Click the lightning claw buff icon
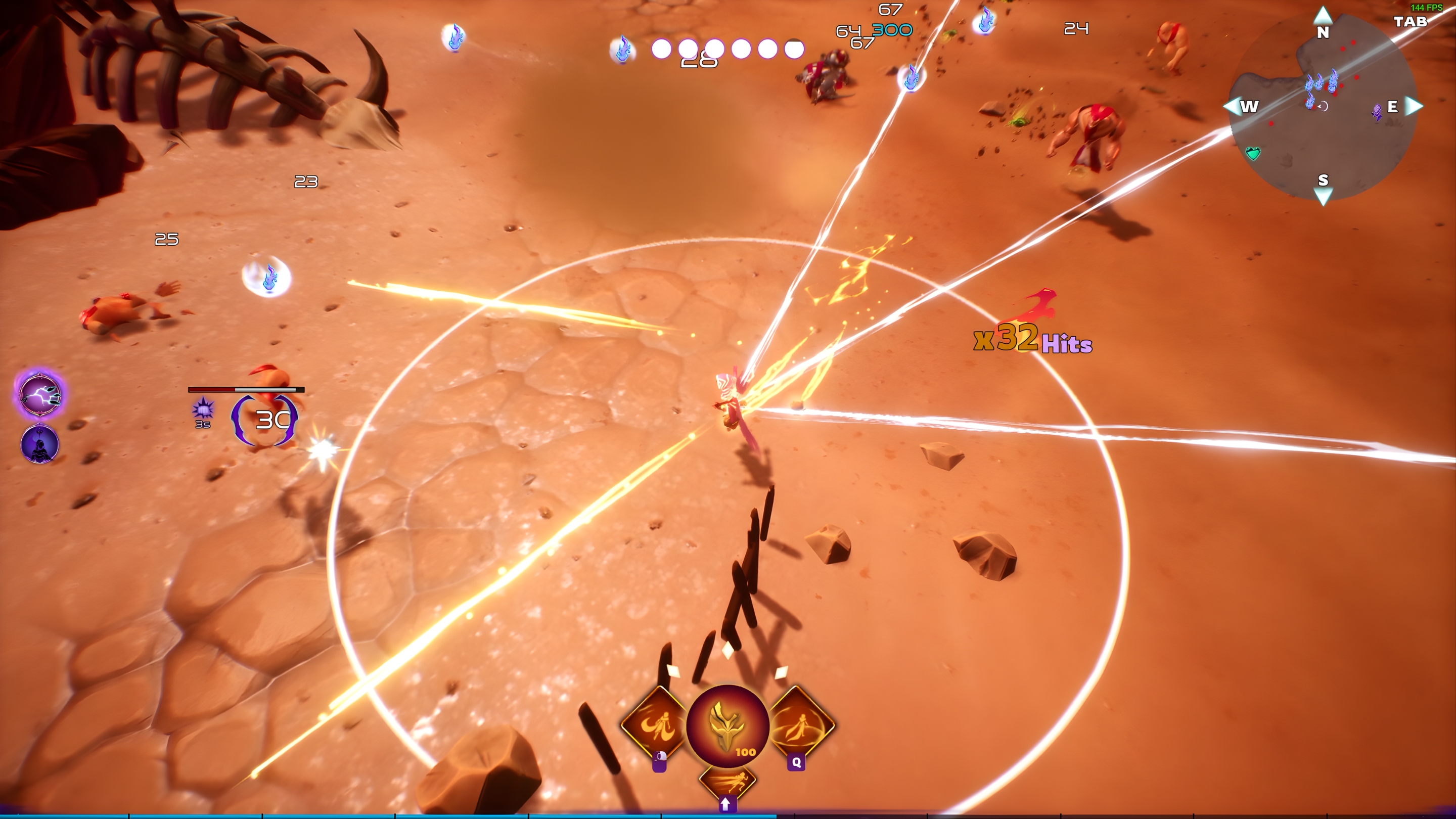This screenshot has width=1456, height=819. point(39,394)
